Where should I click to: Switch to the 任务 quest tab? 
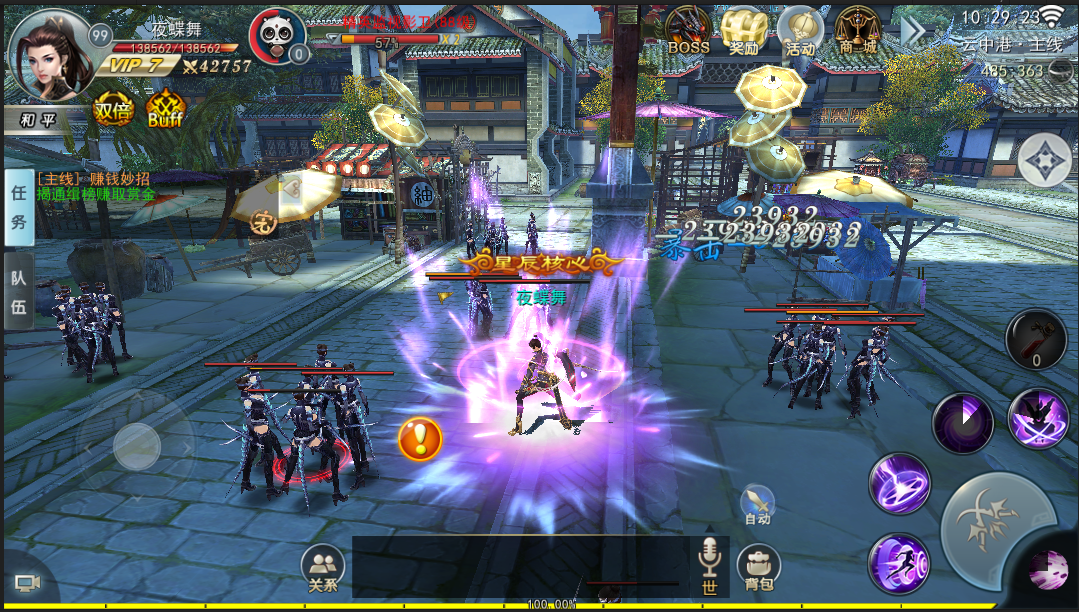[x=18, y=208]
